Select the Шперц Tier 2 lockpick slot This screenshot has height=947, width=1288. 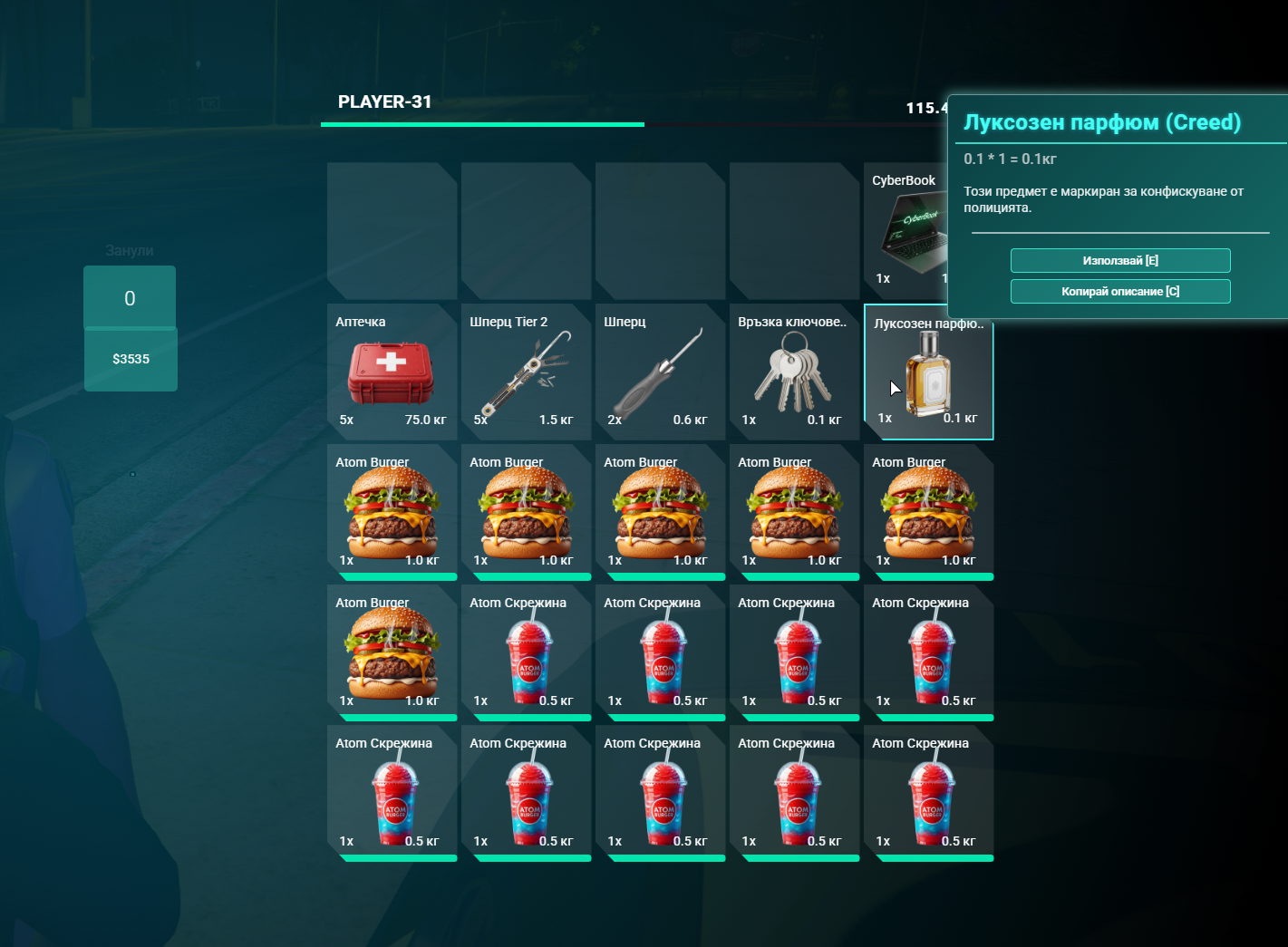coord(526,372)
